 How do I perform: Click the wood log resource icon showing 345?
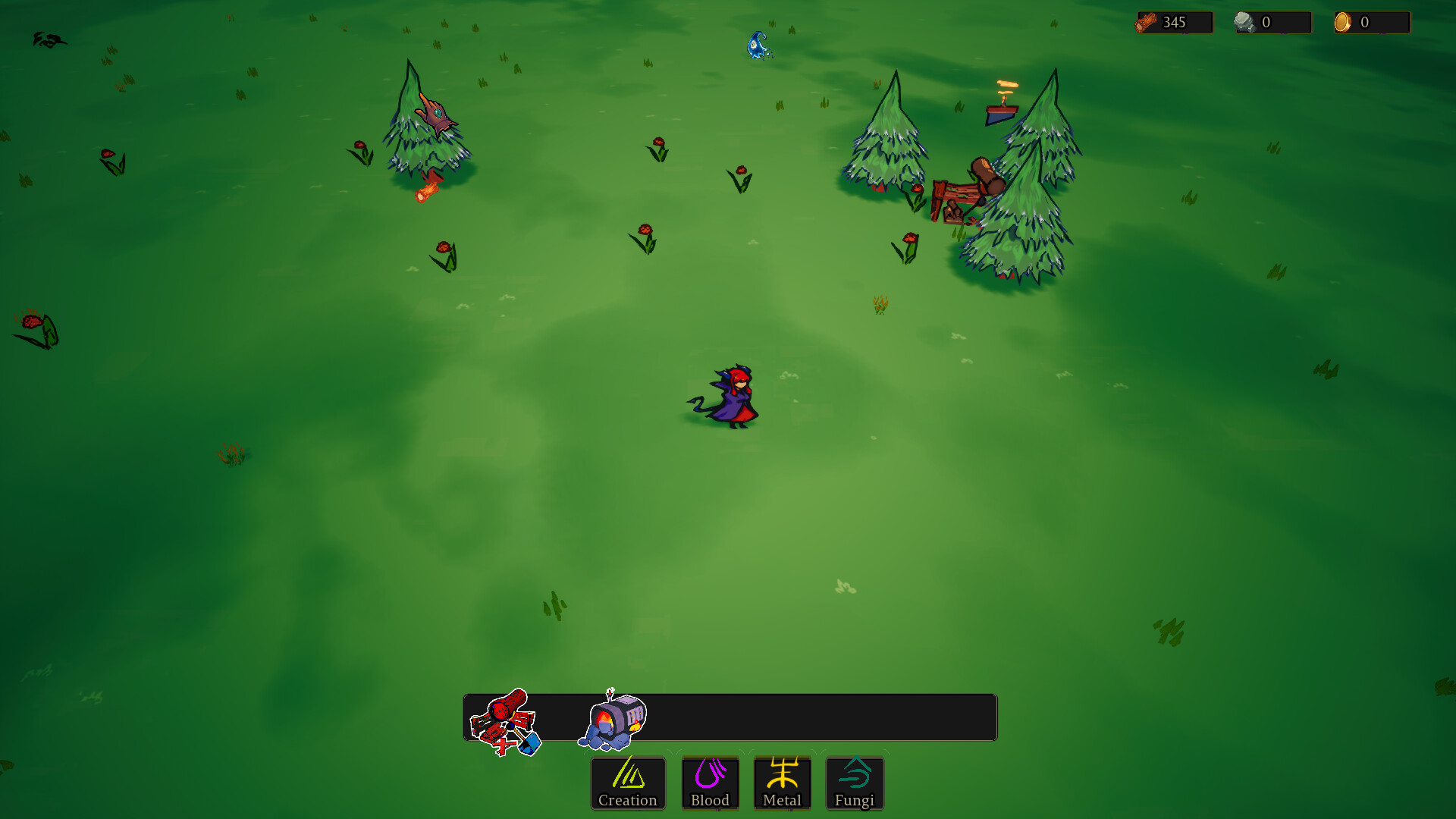[x=1147, y=21]
